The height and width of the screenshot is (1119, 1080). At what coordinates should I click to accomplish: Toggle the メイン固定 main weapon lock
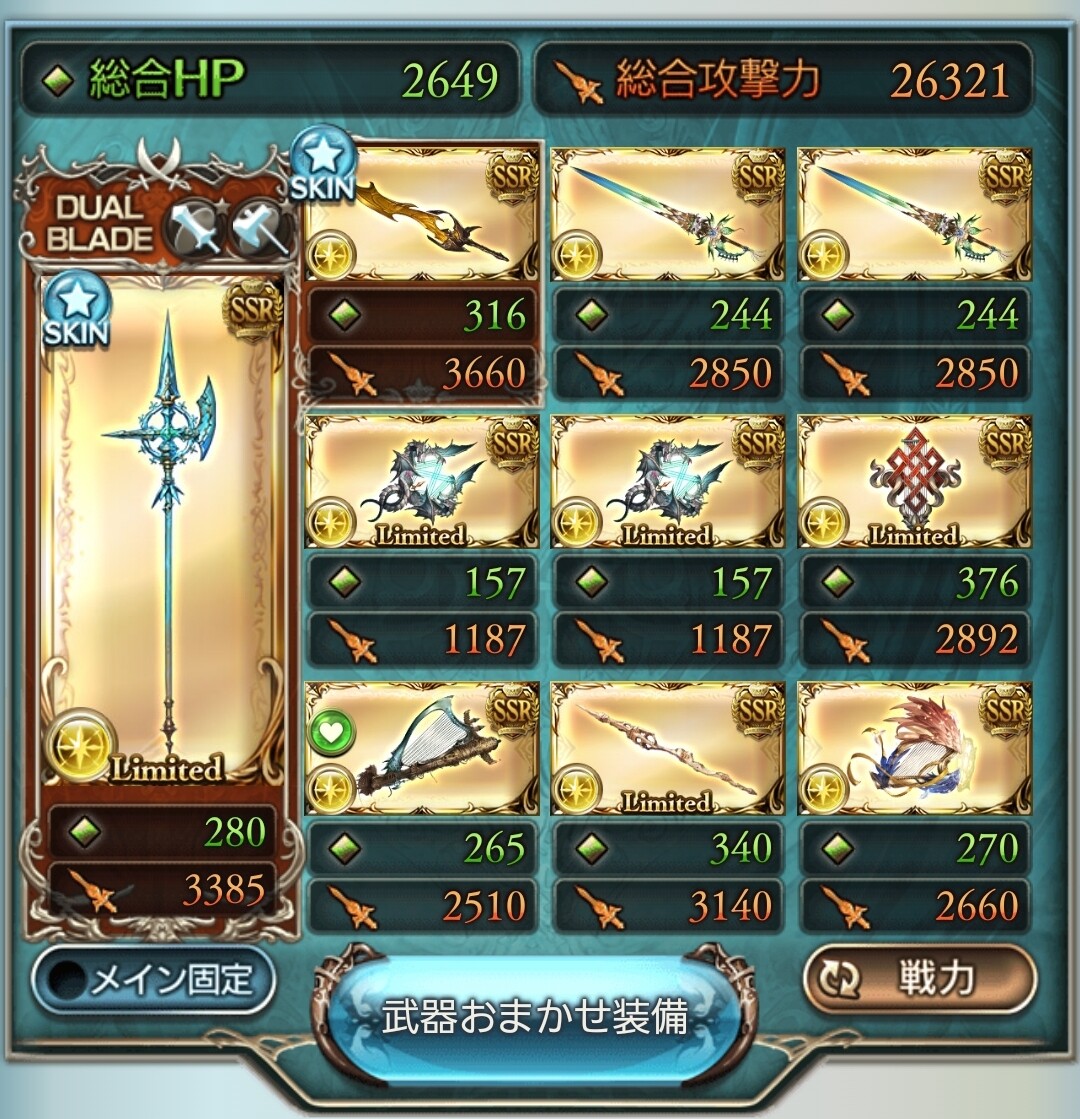(x=153, y=980)
